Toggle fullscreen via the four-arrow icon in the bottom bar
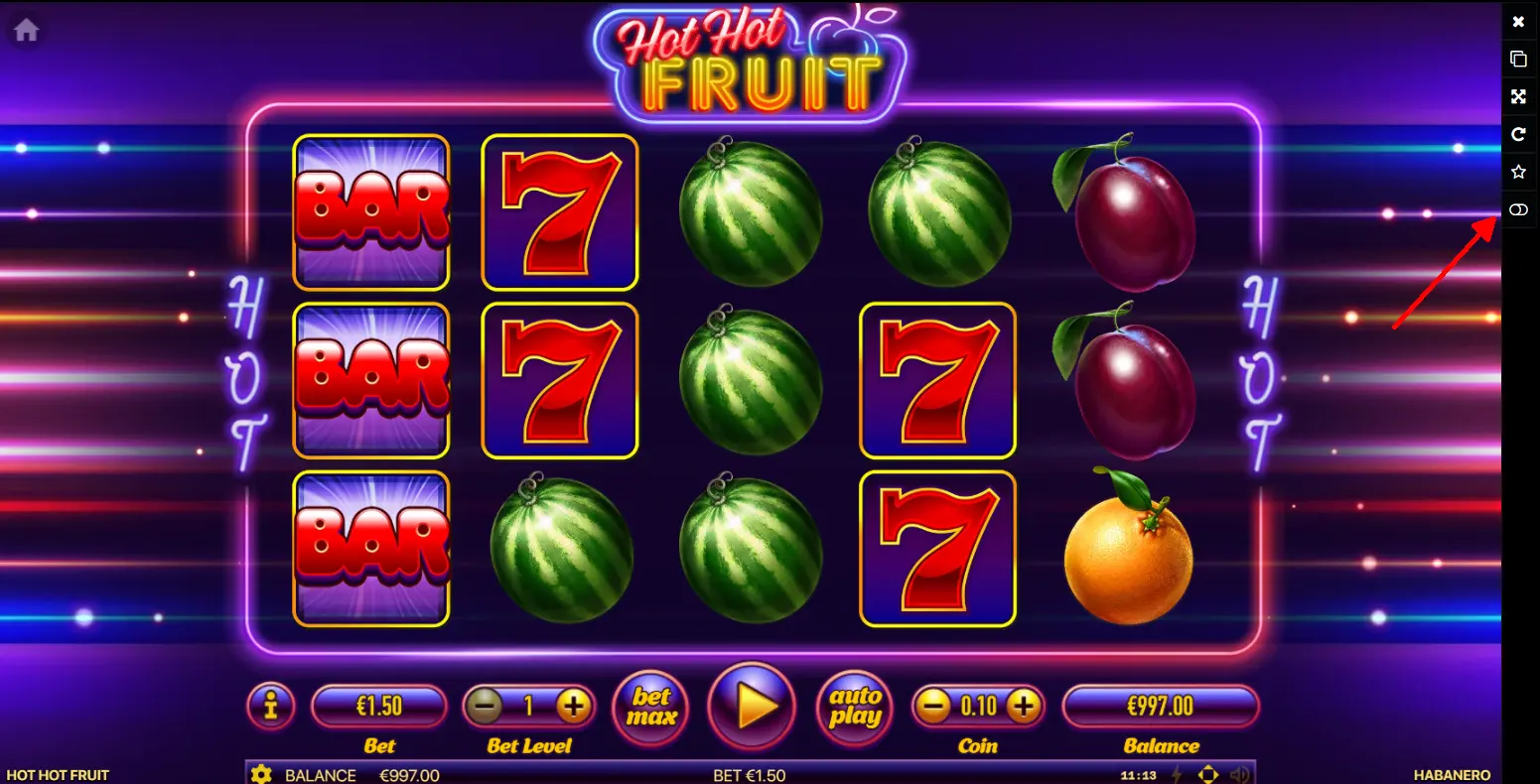Image resolution: width=1540 pixels, height=784 pixels. (x=1208, y=774)
